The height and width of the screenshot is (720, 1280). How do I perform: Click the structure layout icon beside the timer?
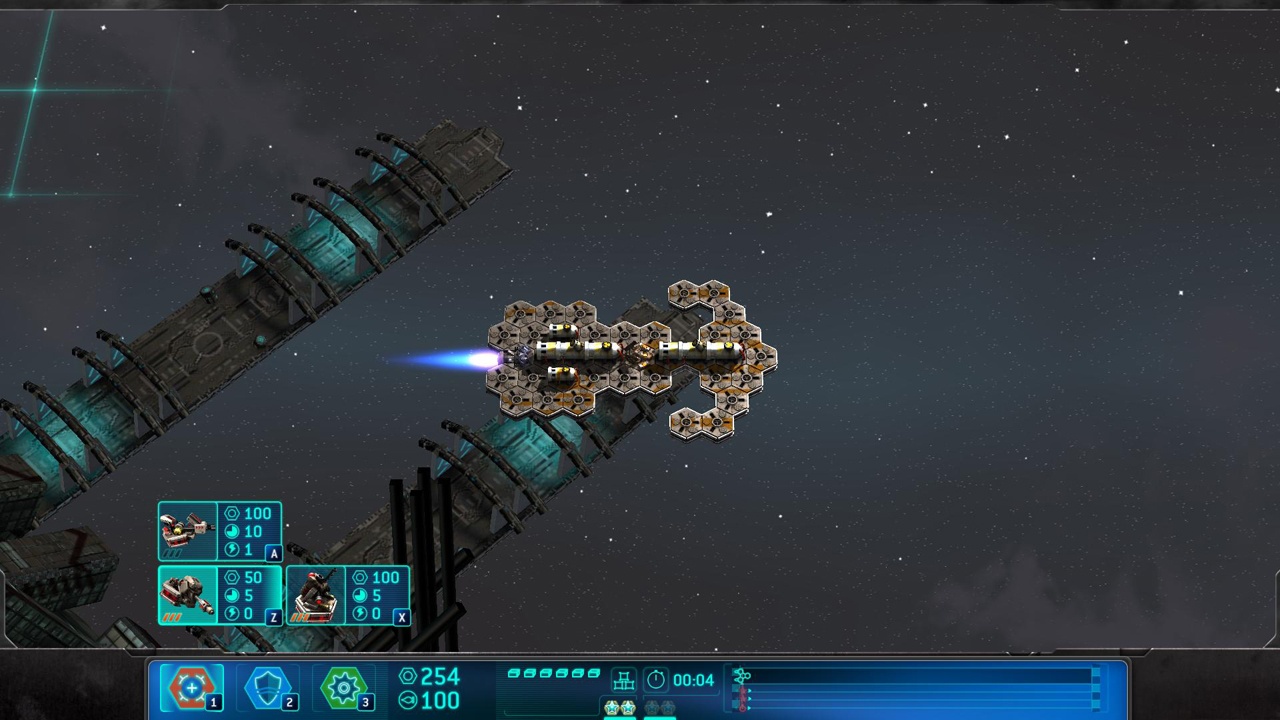(x=624, y=680)
